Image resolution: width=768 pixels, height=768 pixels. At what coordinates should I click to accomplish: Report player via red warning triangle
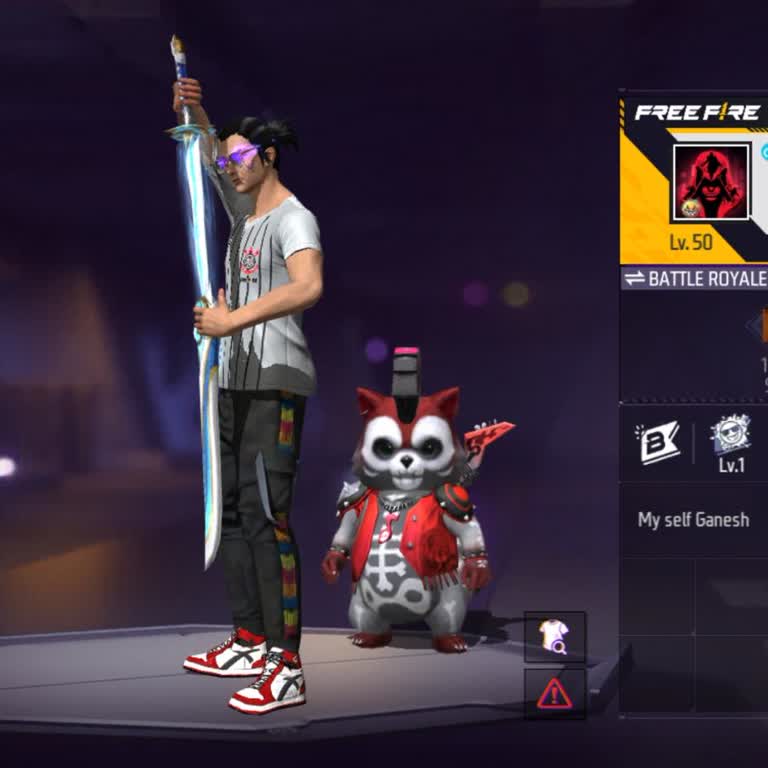click(x=554, y=693)
